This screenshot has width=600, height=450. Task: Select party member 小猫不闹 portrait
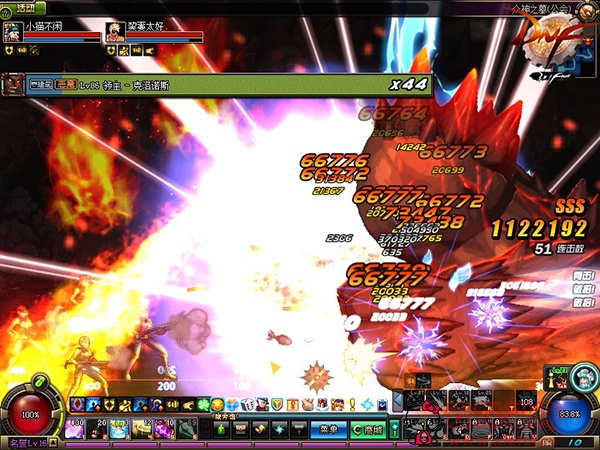(14, 31)
